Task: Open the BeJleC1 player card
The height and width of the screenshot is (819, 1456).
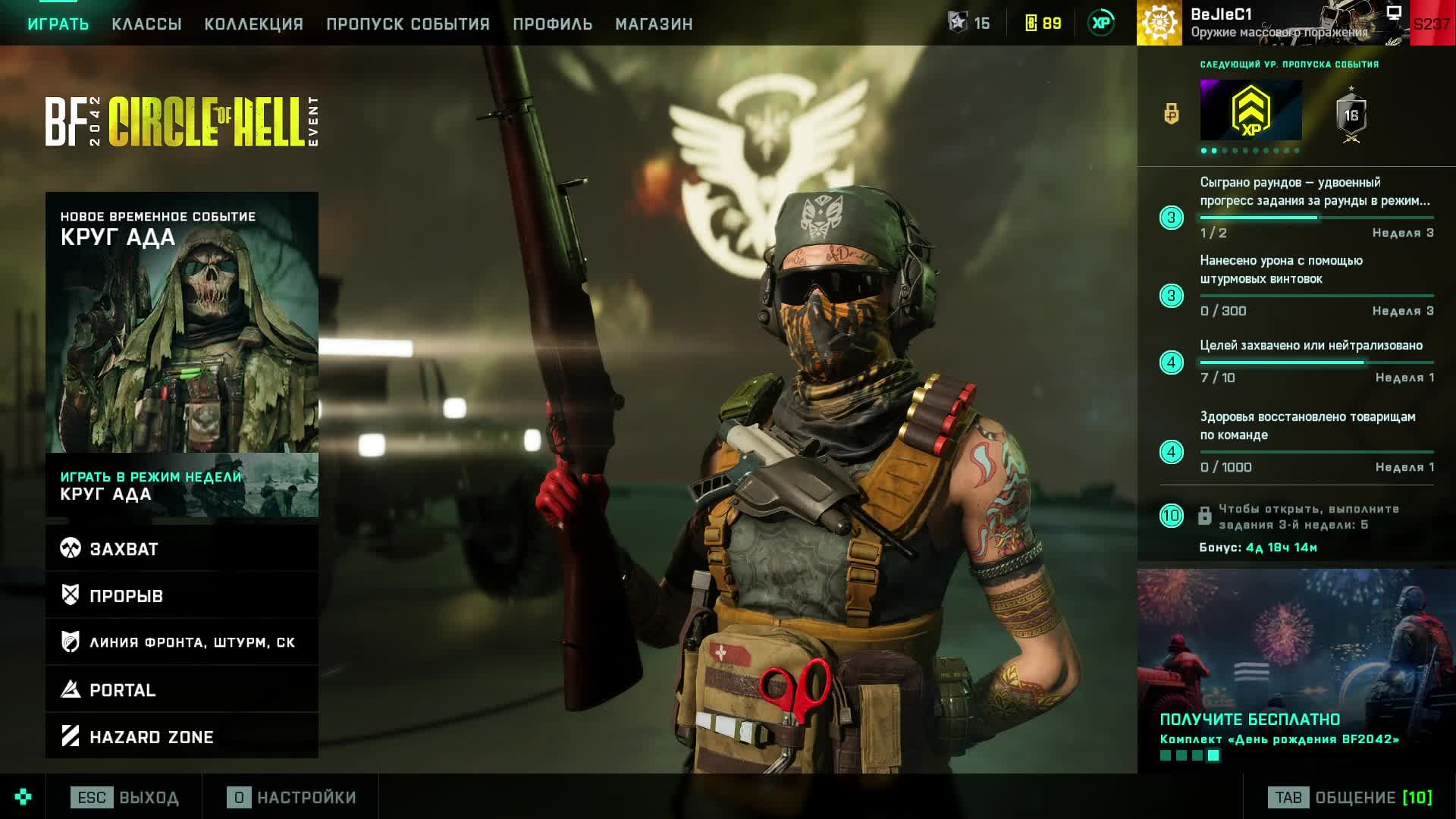Action: [x=1274, y=23]
